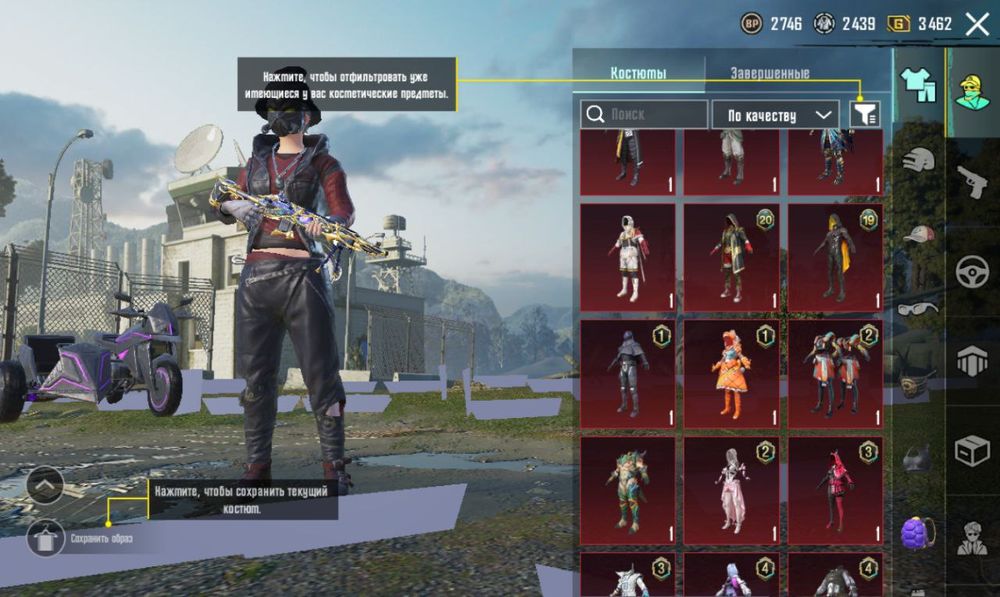Close the inventory screen with the X
This screenshot has width=1000, height=597.
coord(977,24)
